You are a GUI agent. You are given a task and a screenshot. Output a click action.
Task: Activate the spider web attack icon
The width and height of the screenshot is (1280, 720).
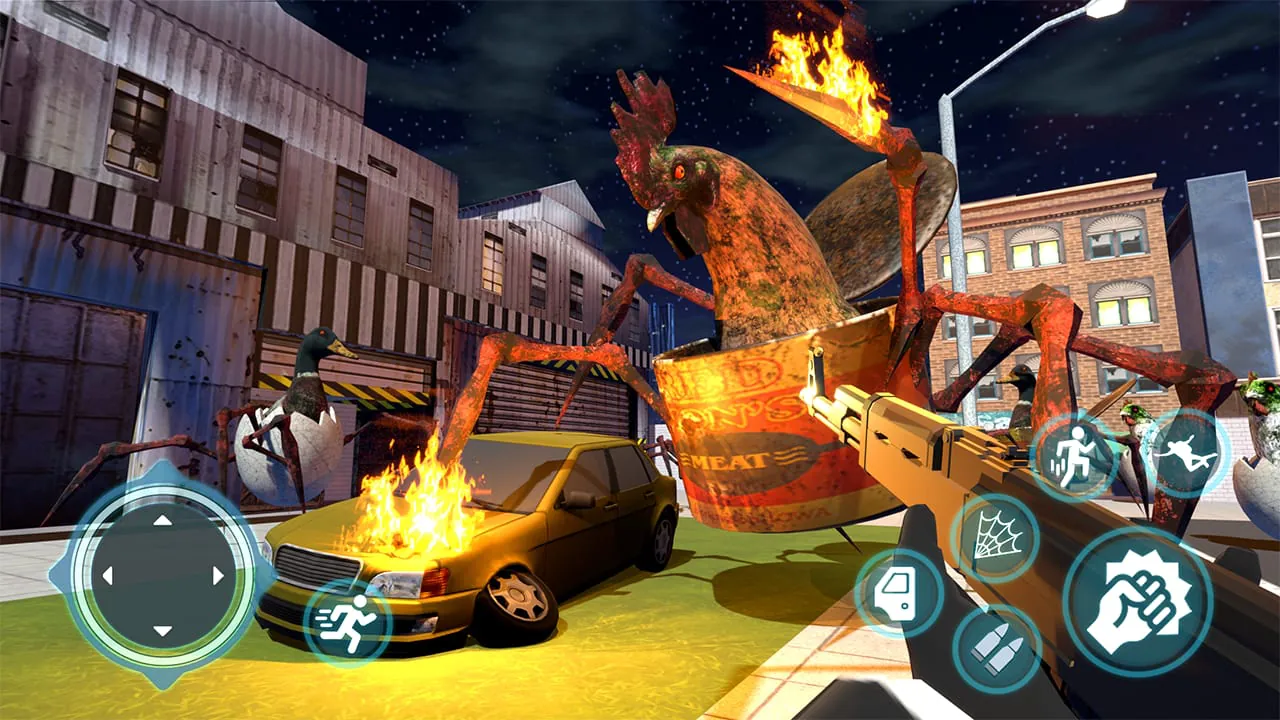[996, 536]
